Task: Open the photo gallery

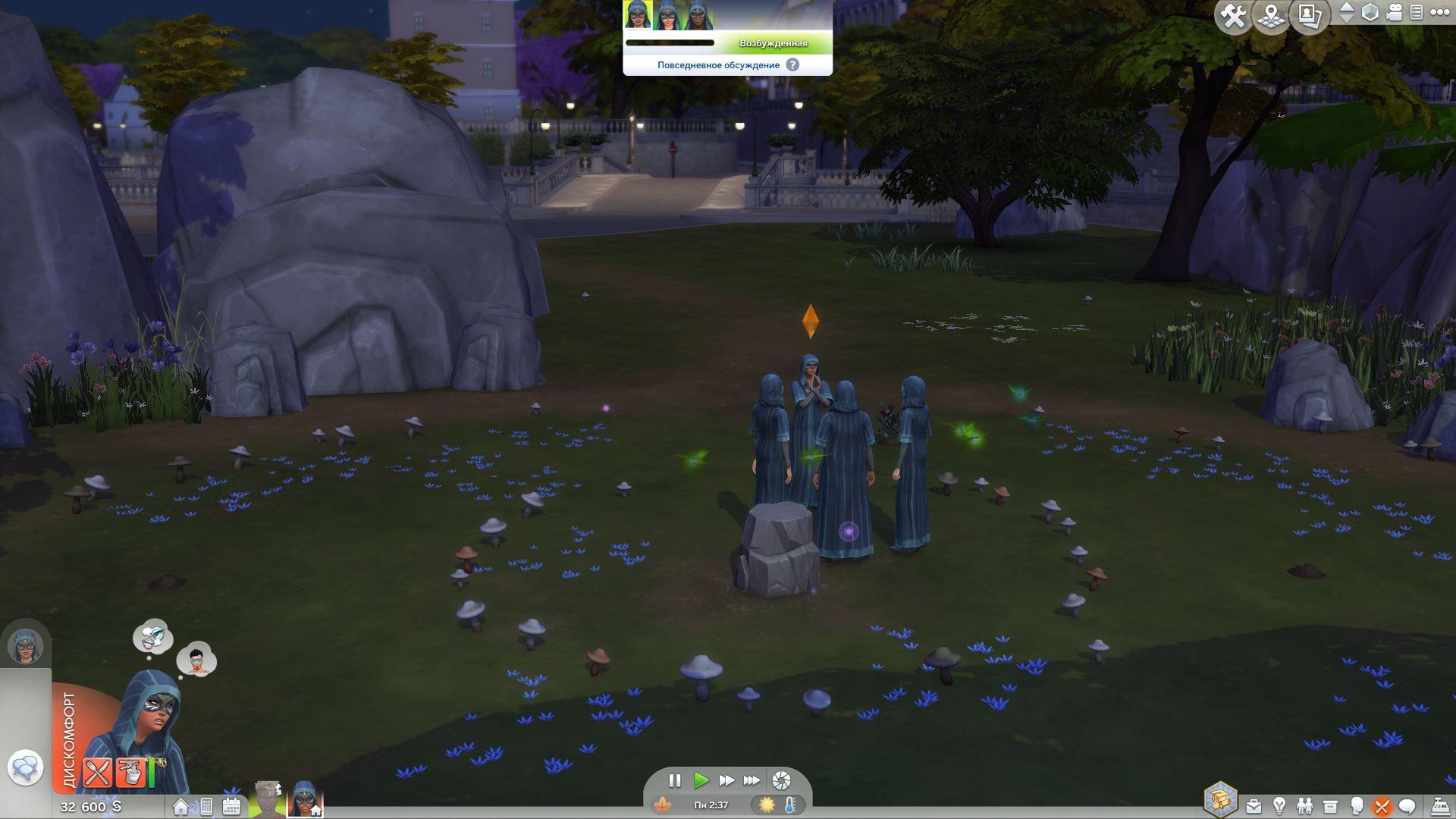Action: pyautogui.click(x=1310, y=16)
